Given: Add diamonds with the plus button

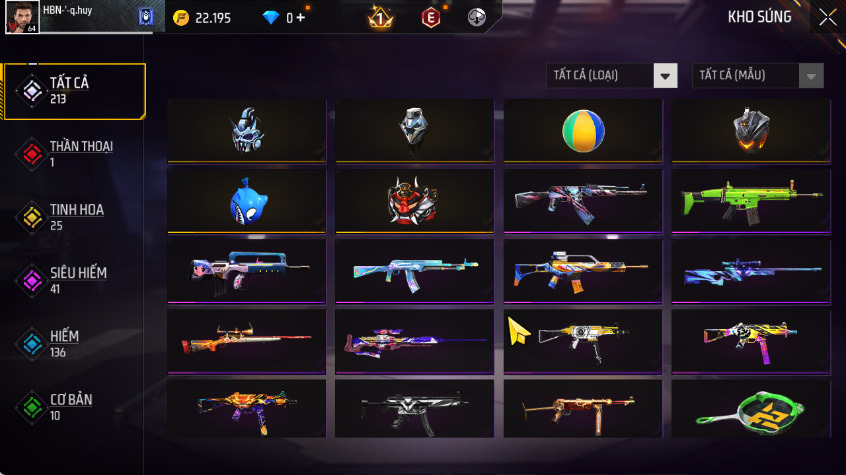Looking at the screenshot, I should click(300, 17).
